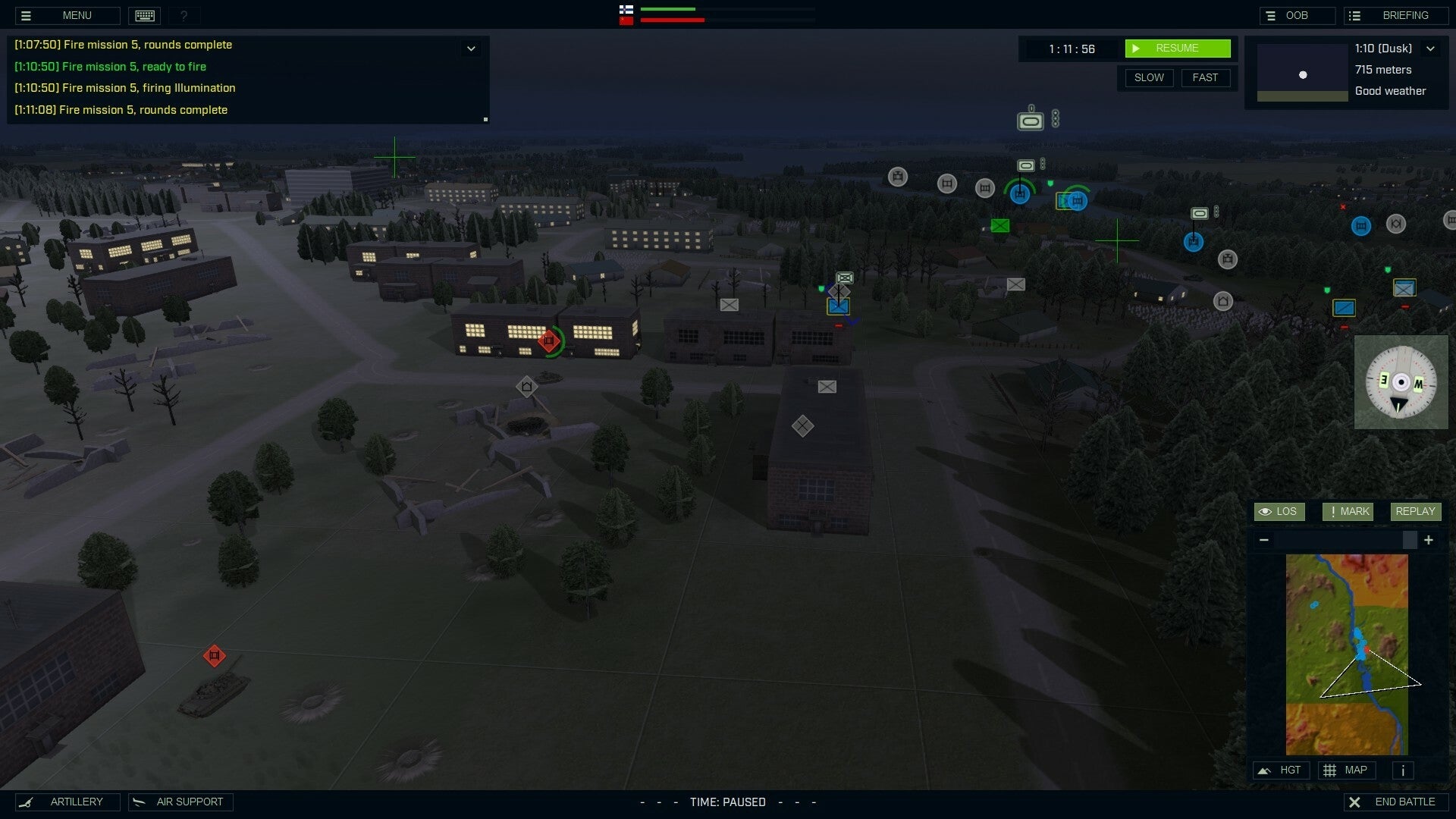This screenshot has width=1456, height=819.
Task: Toggle HGT height map display
Action: click(x=1282, y=770)
